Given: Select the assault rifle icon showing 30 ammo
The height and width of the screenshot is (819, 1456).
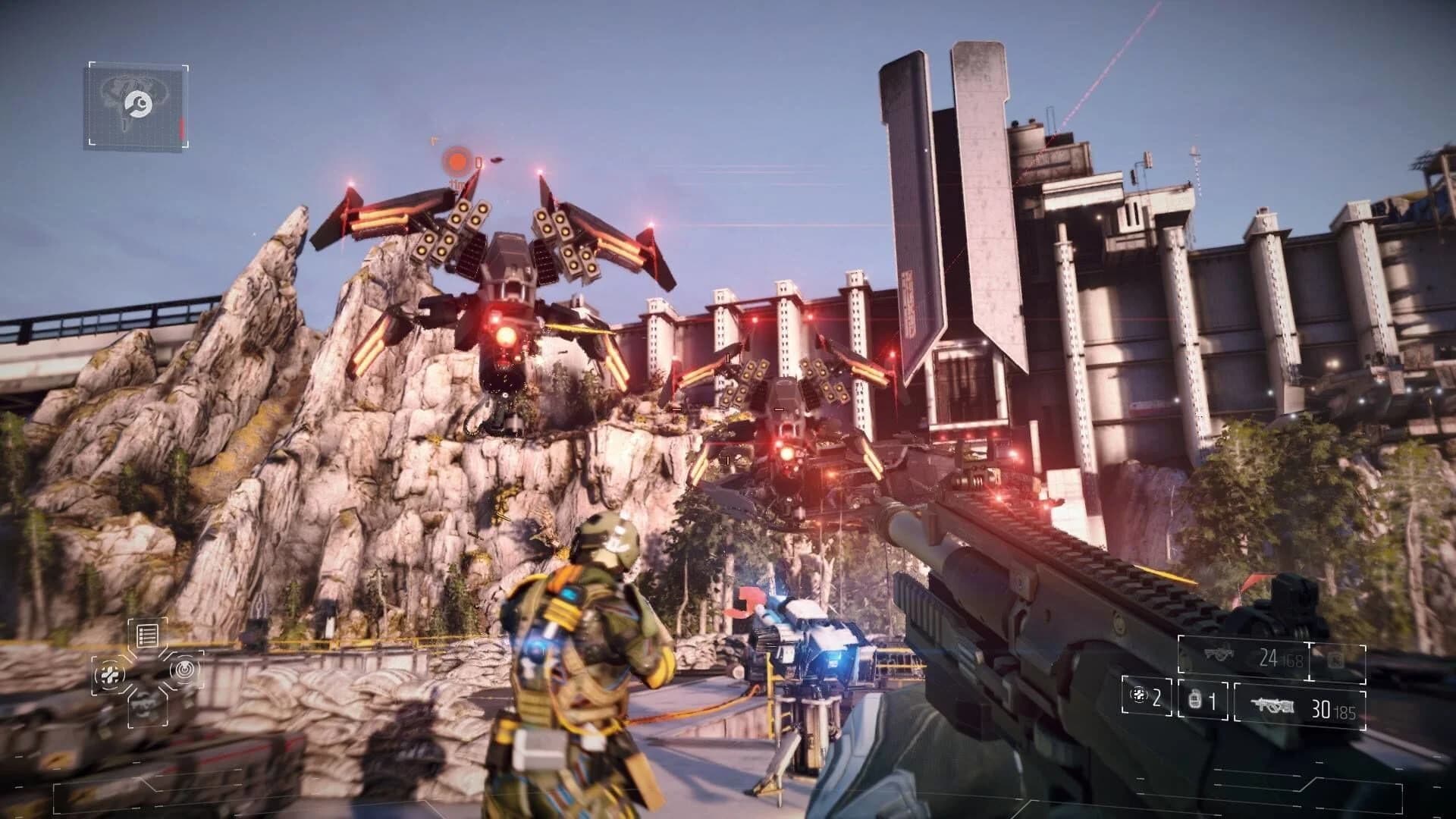Looking at the screenshot, I should [x=1274, y=704].
